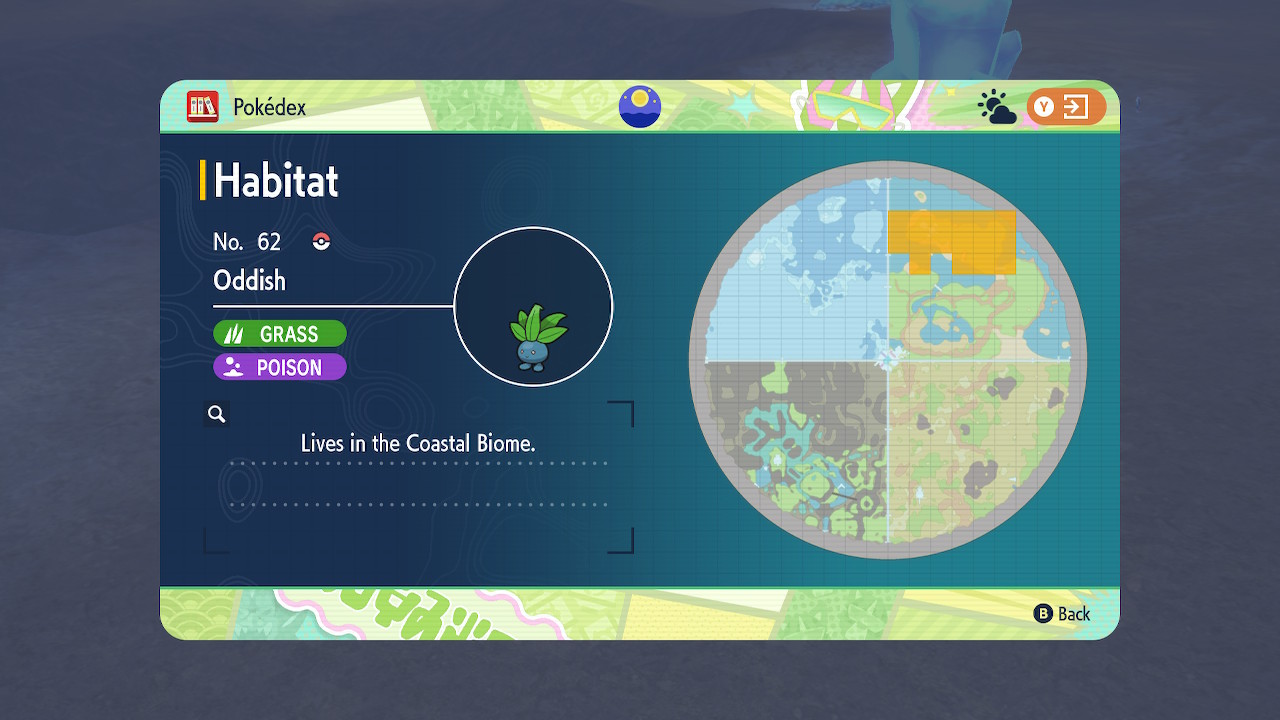Screen dimensions: 1280x720
Task: Click the orange exit button in the header
Action: point(1066,107)
